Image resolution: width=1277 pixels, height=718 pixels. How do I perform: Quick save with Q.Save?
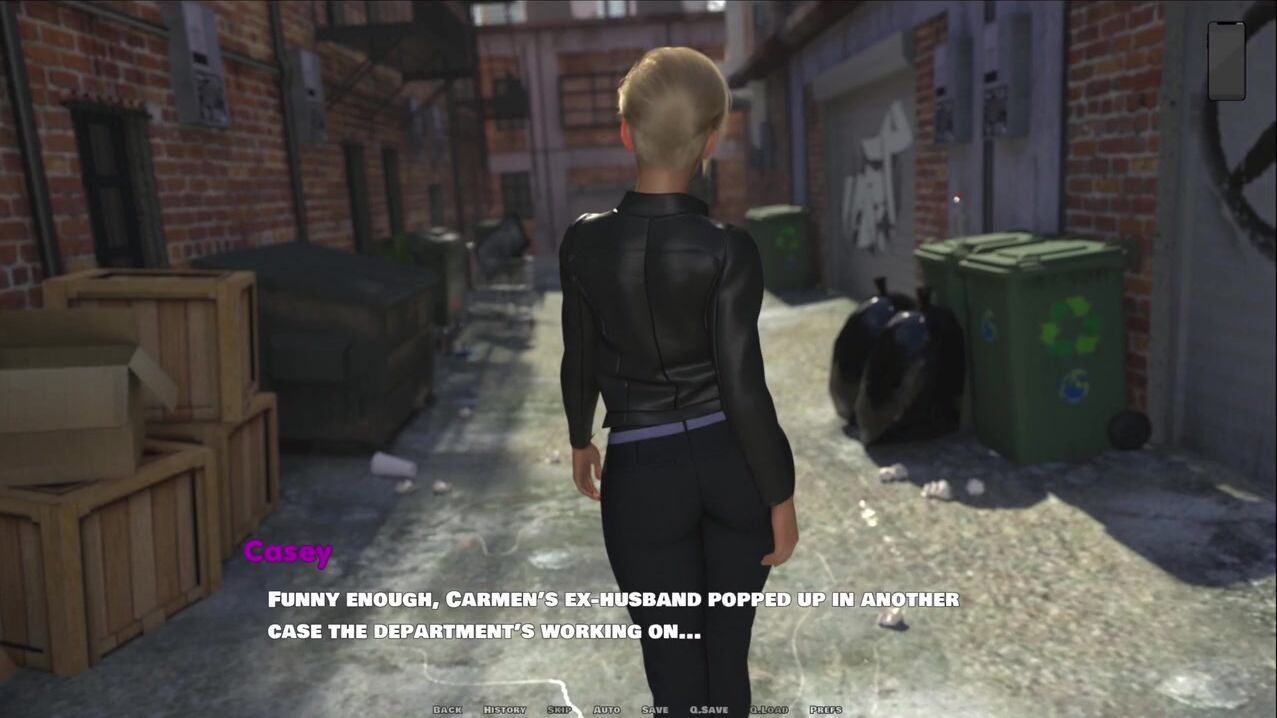click(709, 710)
